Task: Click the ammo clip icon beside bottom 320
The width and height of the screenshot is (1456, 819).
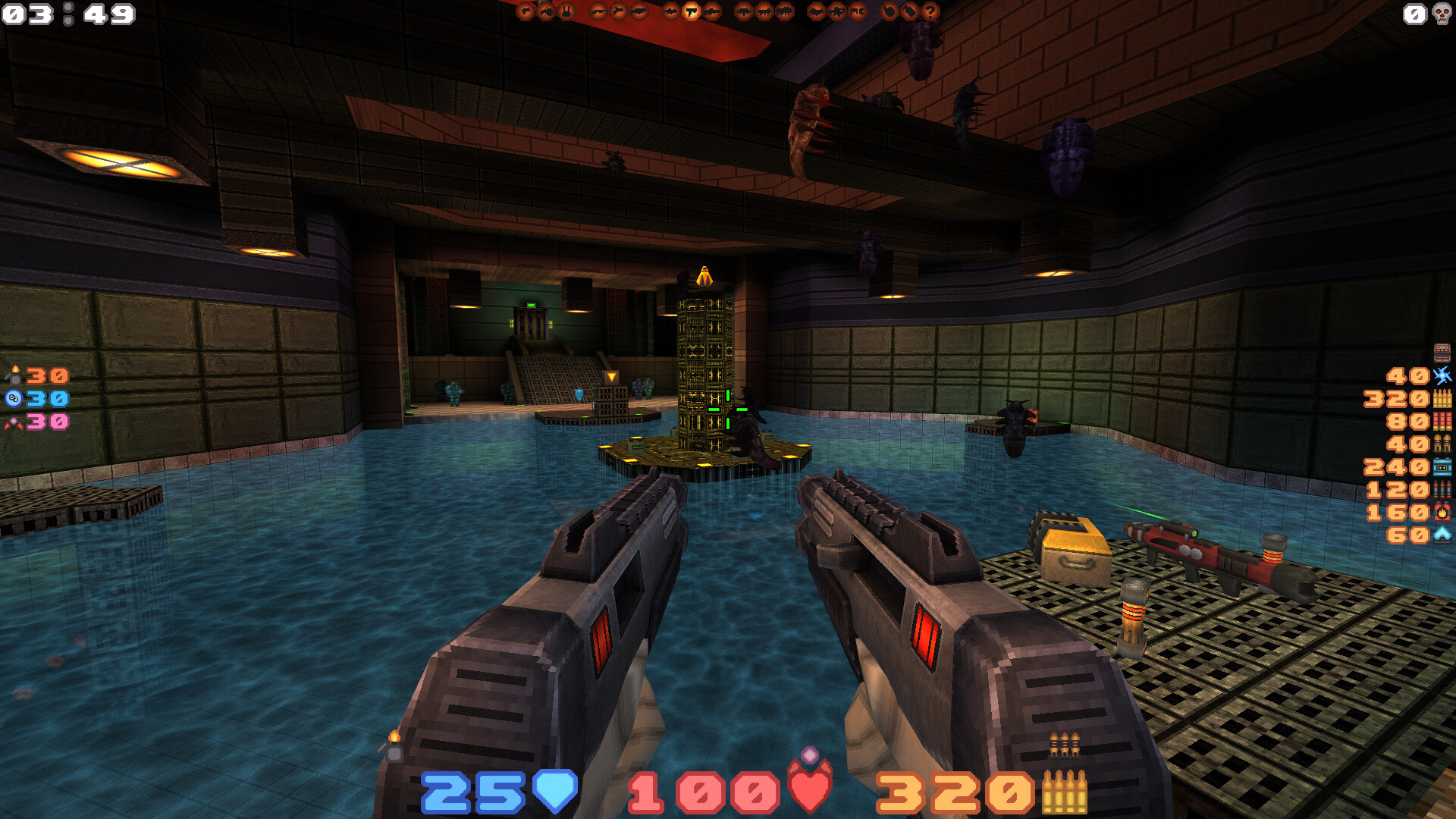Action: point(1065,792)
